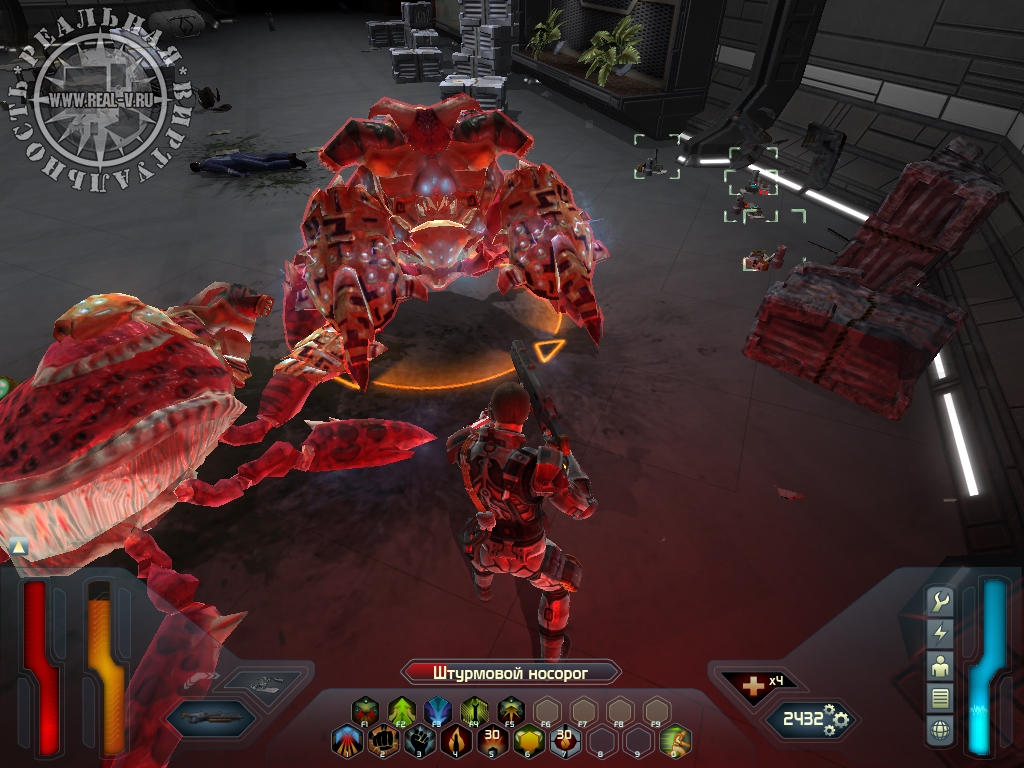Open the character figure panel

coord(940,665)
